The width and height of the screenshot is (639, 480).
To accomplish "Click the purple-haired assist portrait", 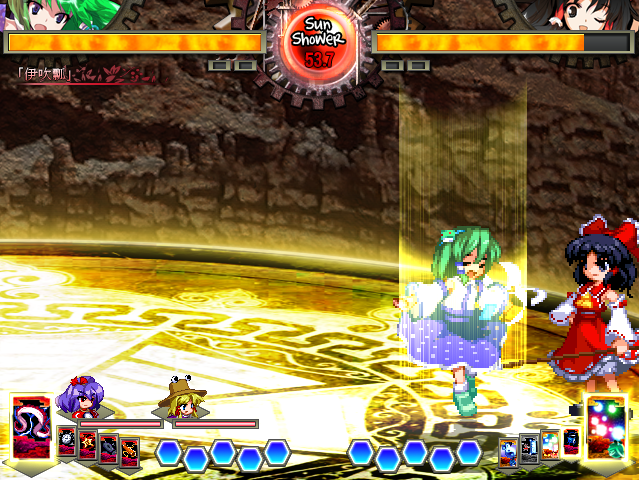I will point(80,398).
